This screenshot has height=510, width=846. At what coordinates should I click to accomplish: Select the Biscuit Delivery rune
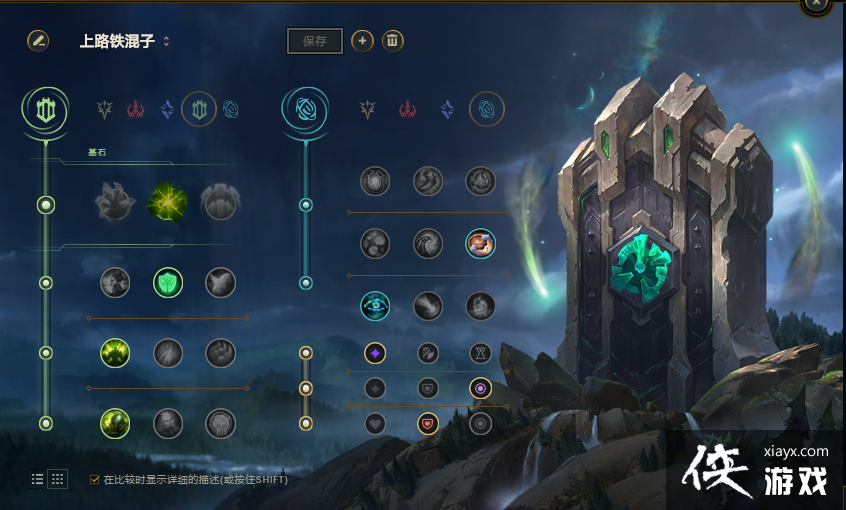(480, 243)
